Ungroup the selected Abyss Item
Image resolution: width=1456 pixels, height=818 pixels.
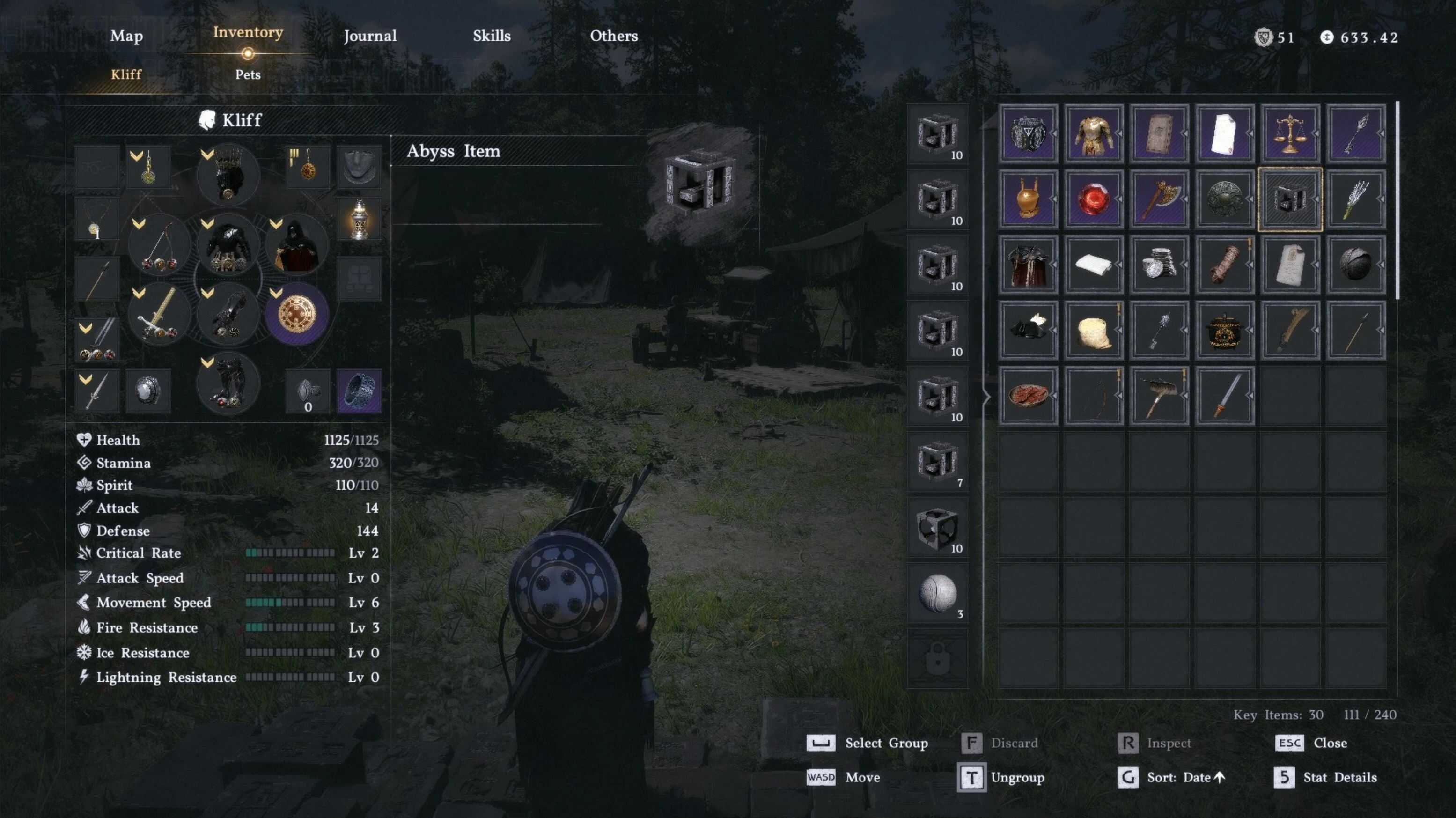pos(1000,777)
